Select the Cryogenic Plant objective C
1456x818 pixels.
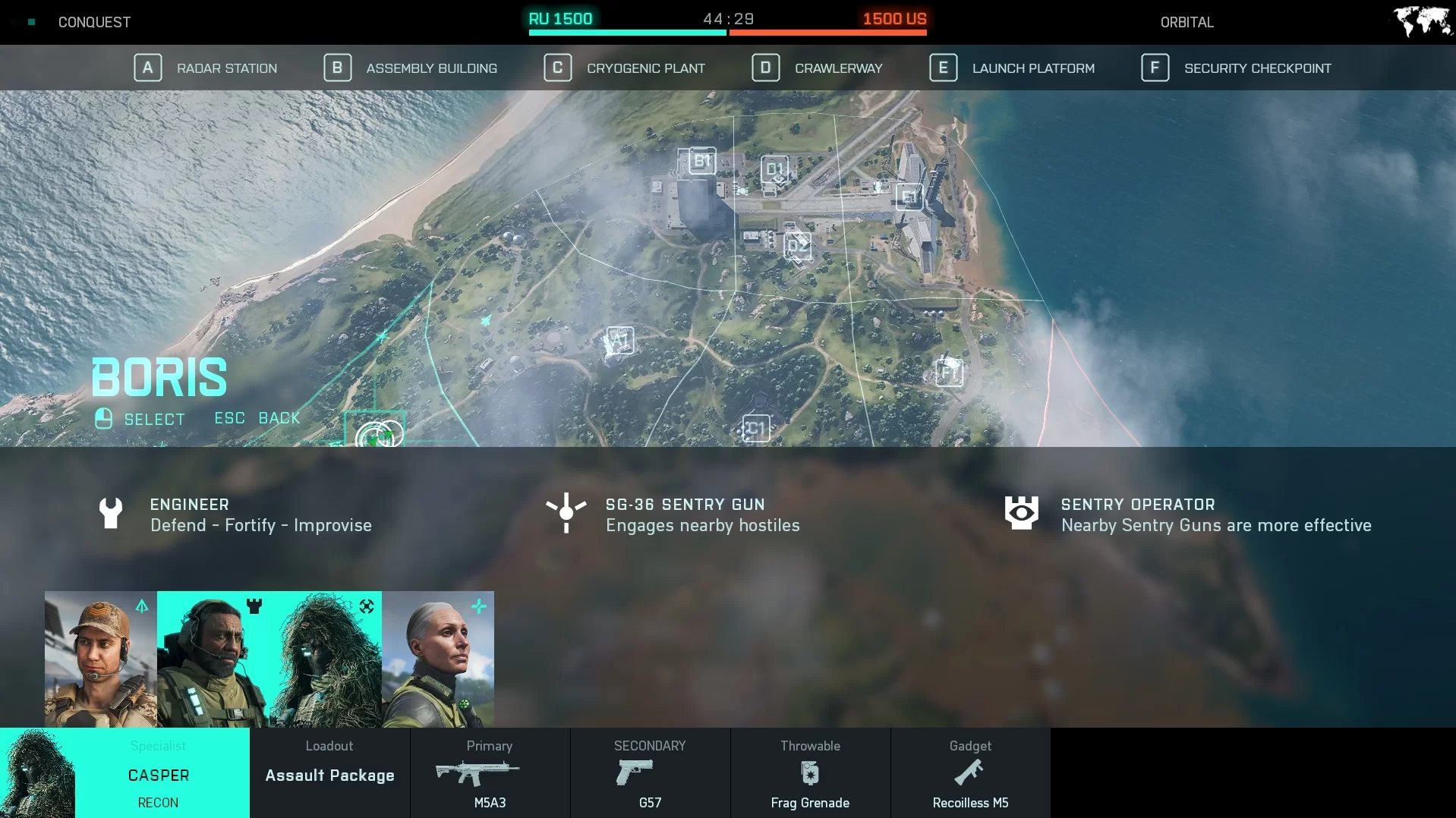625,68
